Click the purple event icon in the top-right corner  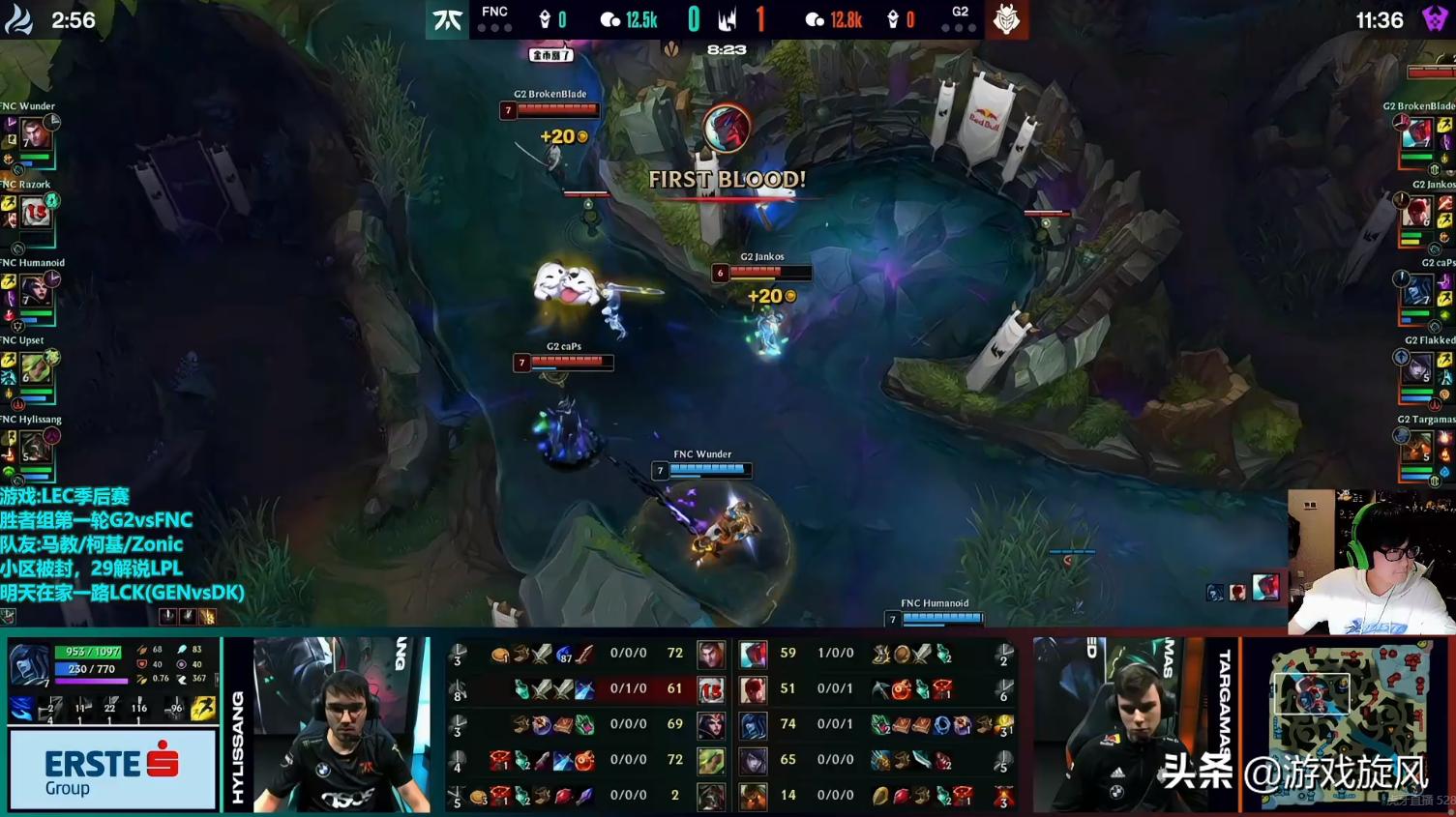[1434, 16]
